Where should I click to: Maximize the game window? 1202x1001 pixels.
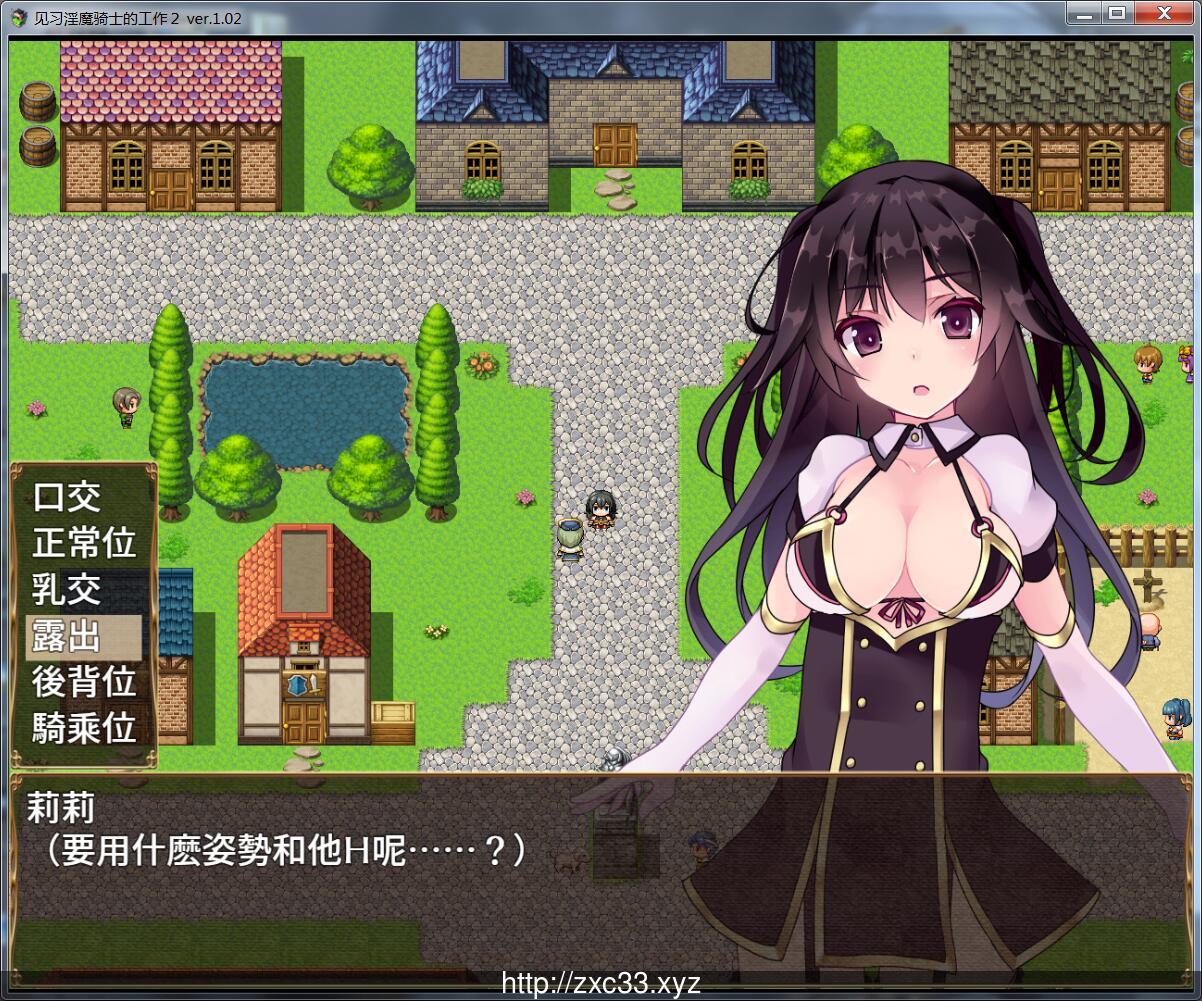(x=1117, y=14)
